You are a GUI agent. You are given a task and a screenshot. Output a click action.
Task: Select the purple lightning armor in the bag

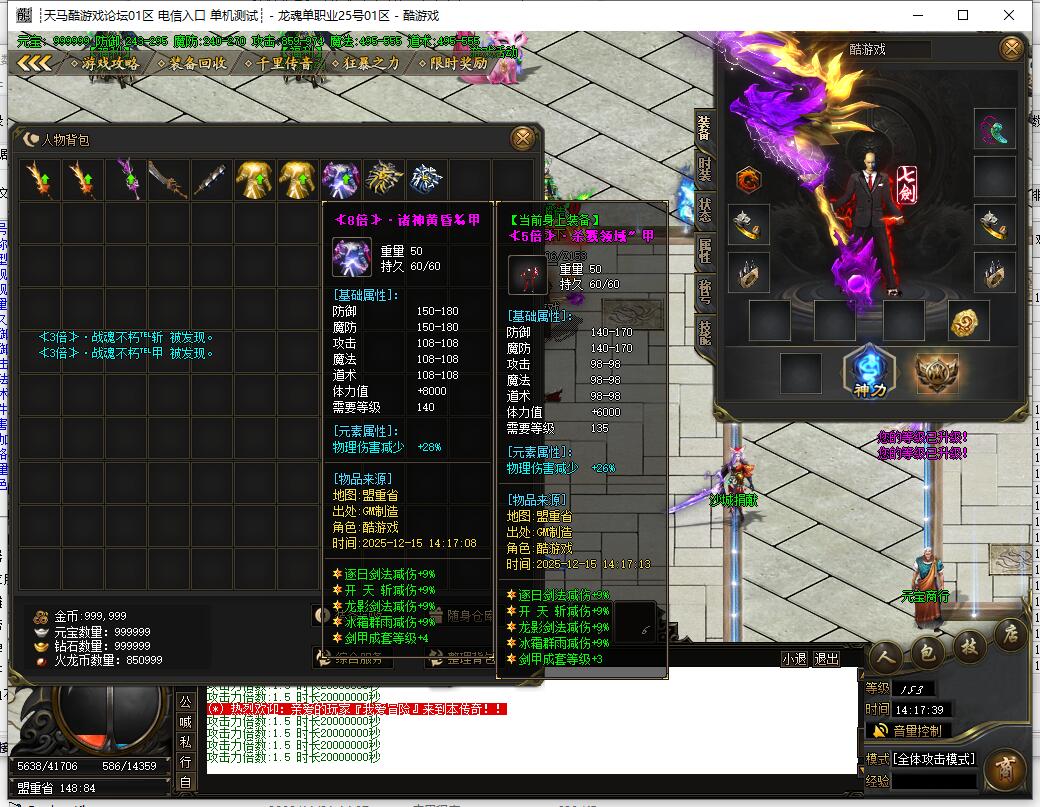341,180
